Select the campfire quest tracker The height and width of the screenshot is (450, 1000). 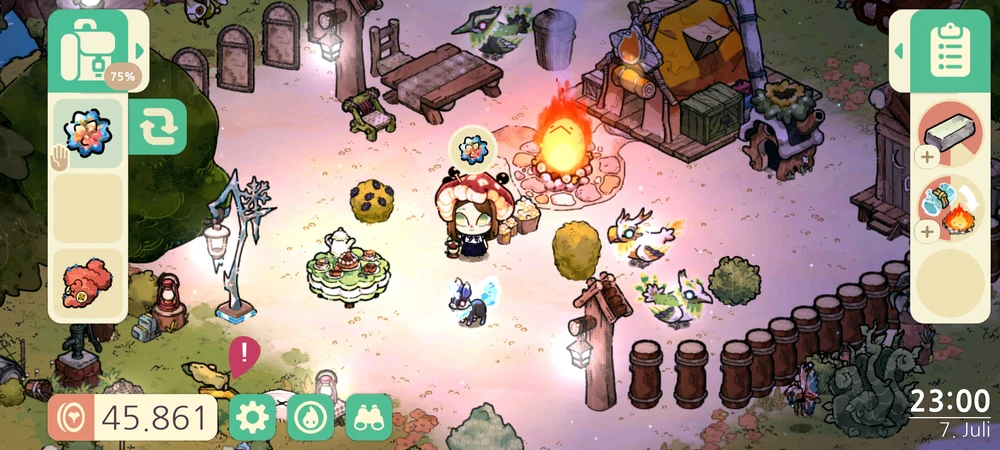tap(951, 209)
